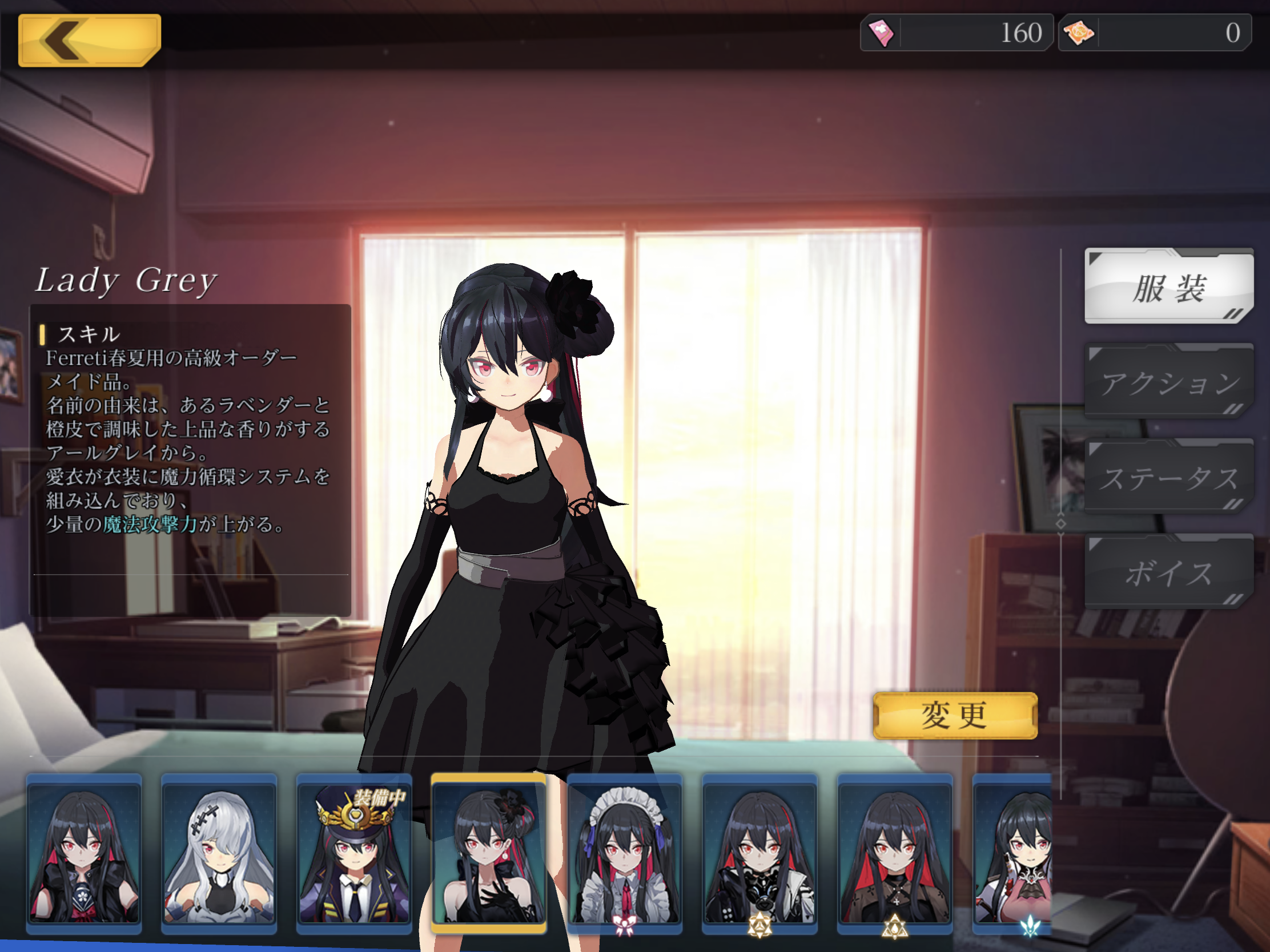Choose the maid outfit costume thumbnail
The image size is (1270, 952).
coord(625,853)
